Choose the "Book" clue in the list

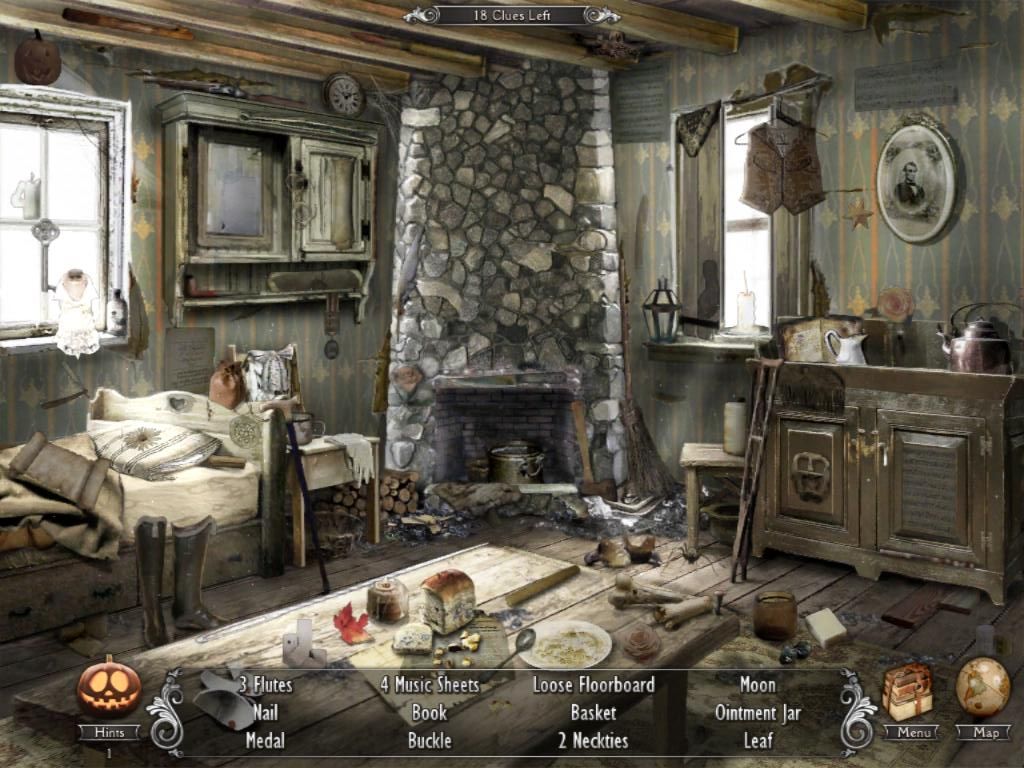coord(429,713)
